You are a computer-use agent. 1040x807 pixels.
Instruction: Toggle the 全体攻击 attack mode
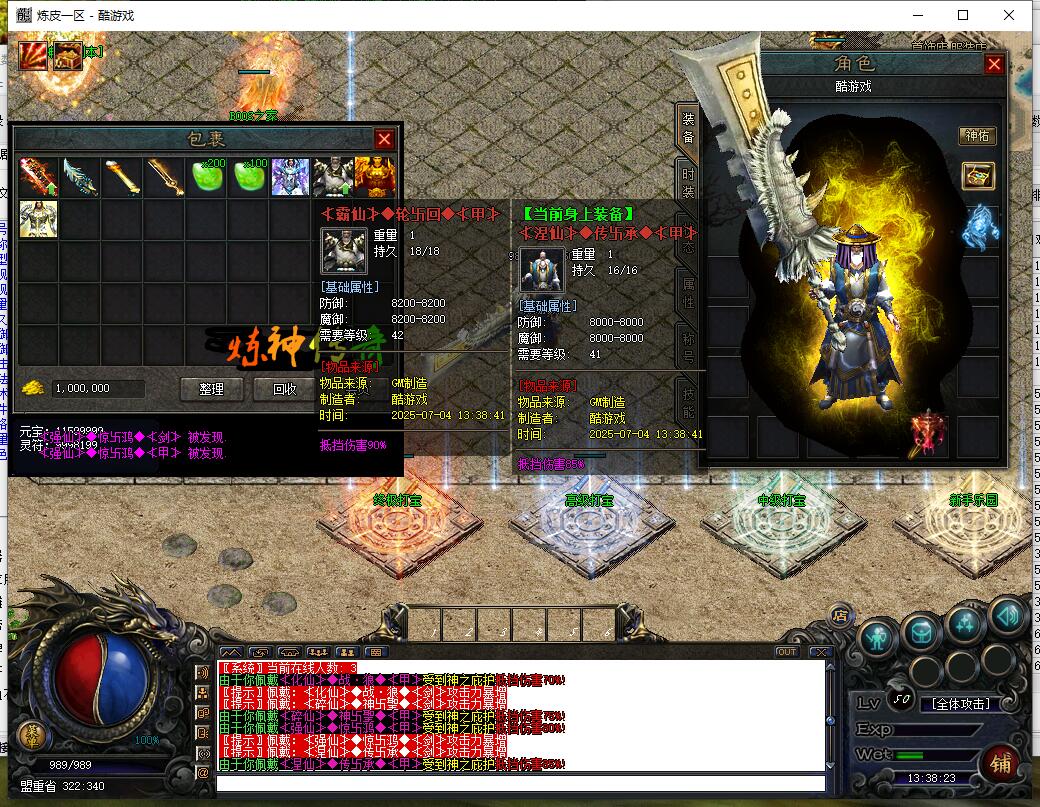click(960, 703)
